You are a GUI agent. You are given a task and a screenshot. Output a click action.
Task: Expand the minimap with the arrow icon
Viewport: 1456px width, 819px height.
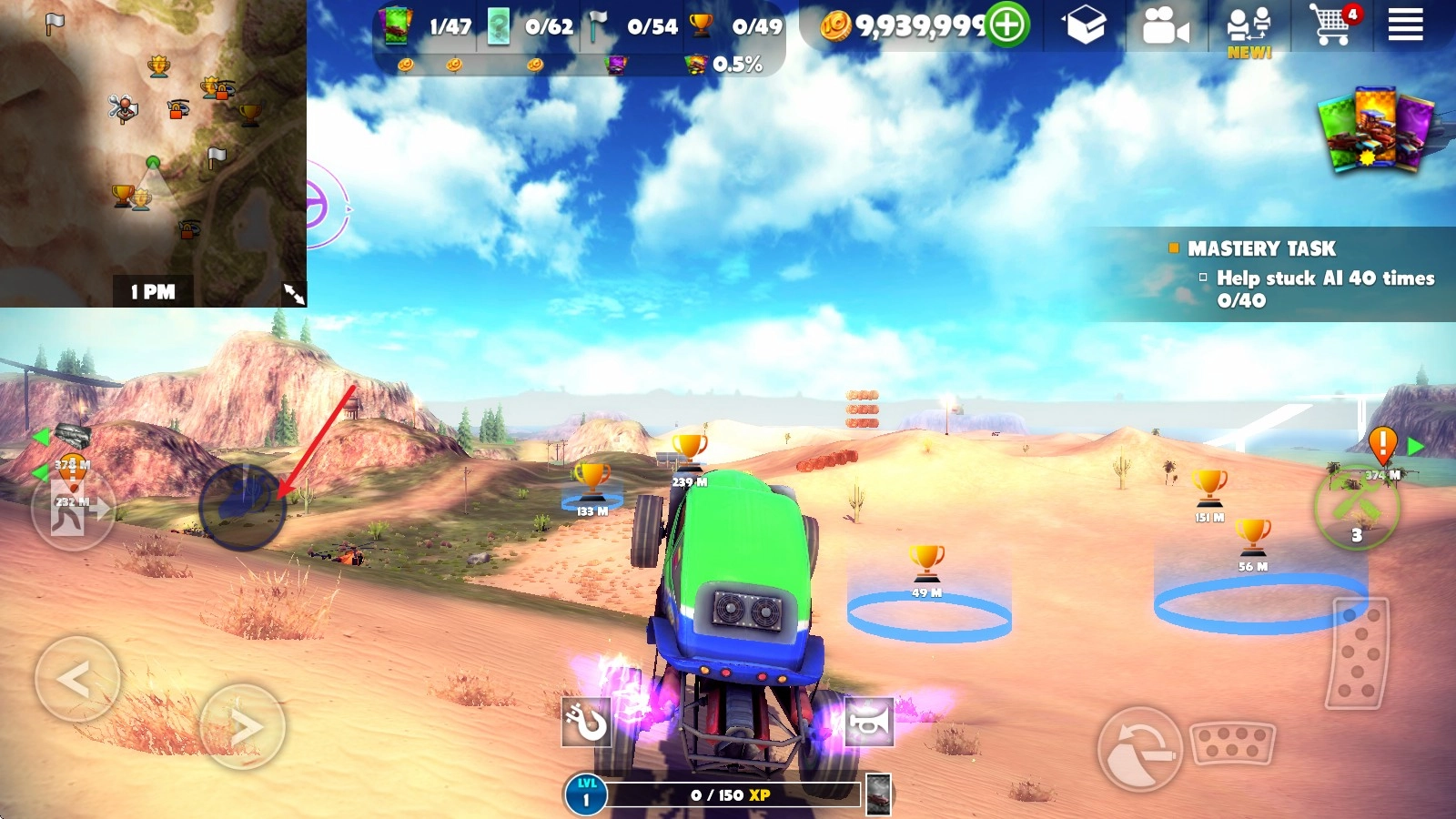293,293
